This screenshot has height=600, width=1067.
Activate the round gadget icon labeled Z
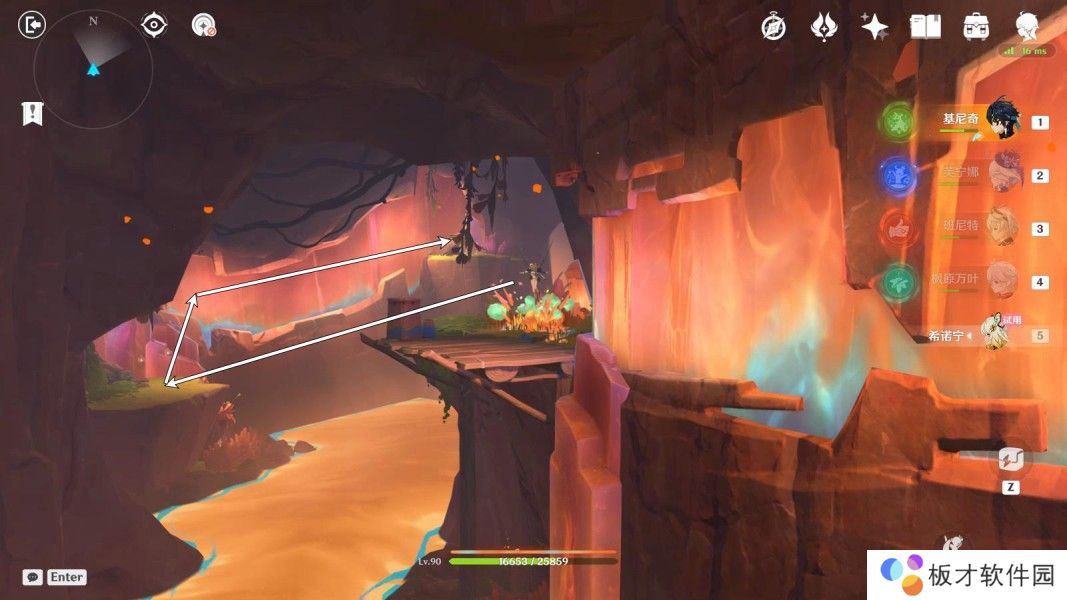point(1010,461)
